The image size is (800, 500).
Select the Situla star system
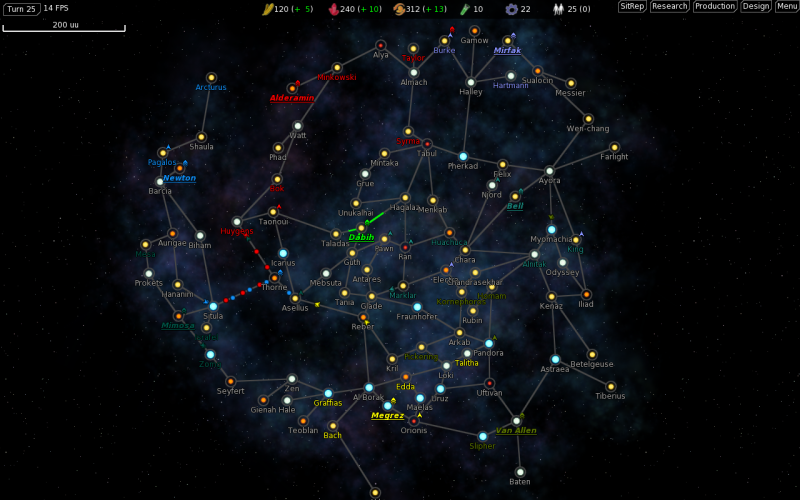tap(213, 306)
